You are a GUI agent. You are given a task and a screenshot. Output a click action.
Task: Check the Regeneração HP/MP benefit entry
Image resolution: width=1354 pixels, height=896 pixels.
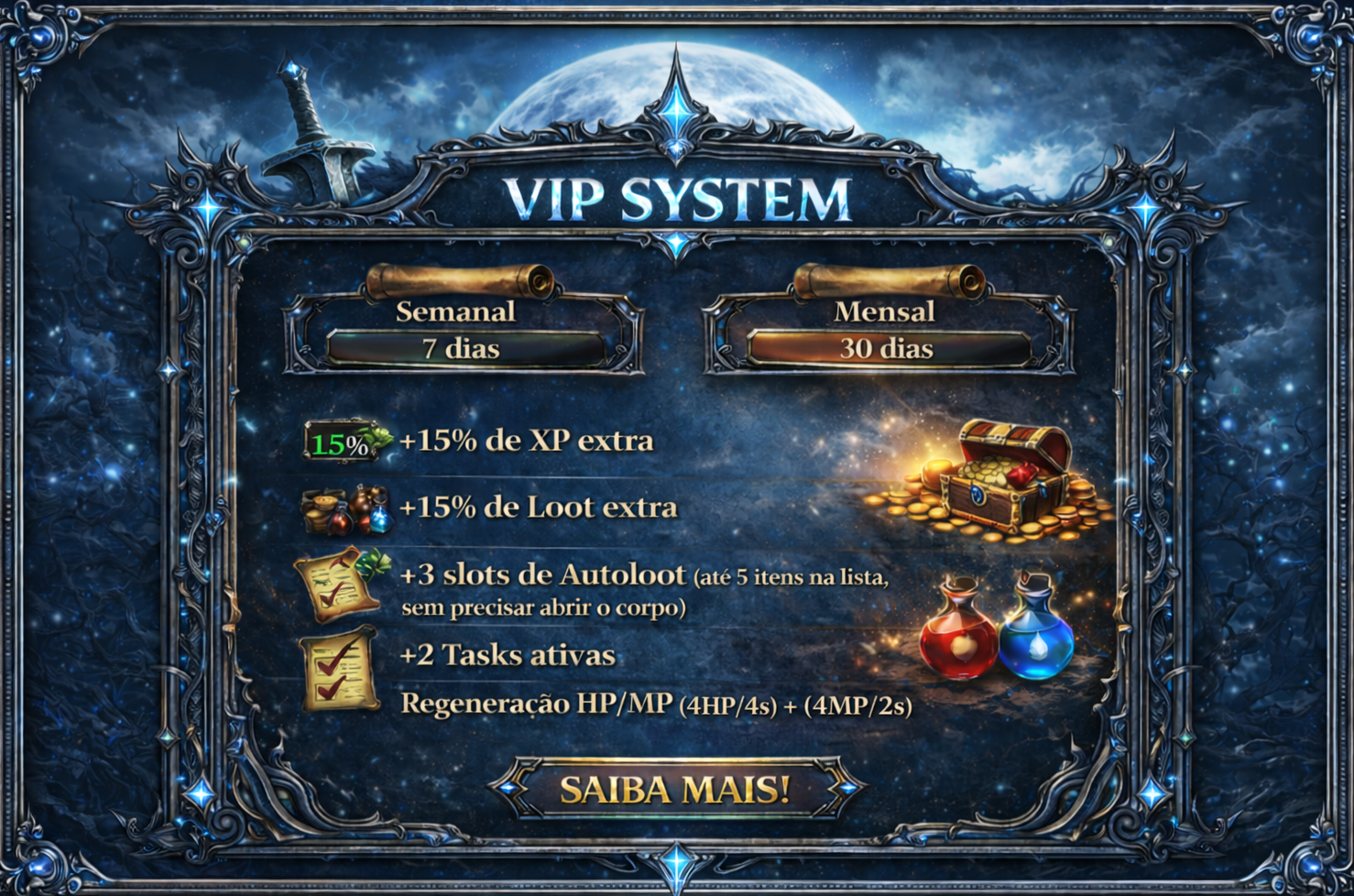coord(660,704)
